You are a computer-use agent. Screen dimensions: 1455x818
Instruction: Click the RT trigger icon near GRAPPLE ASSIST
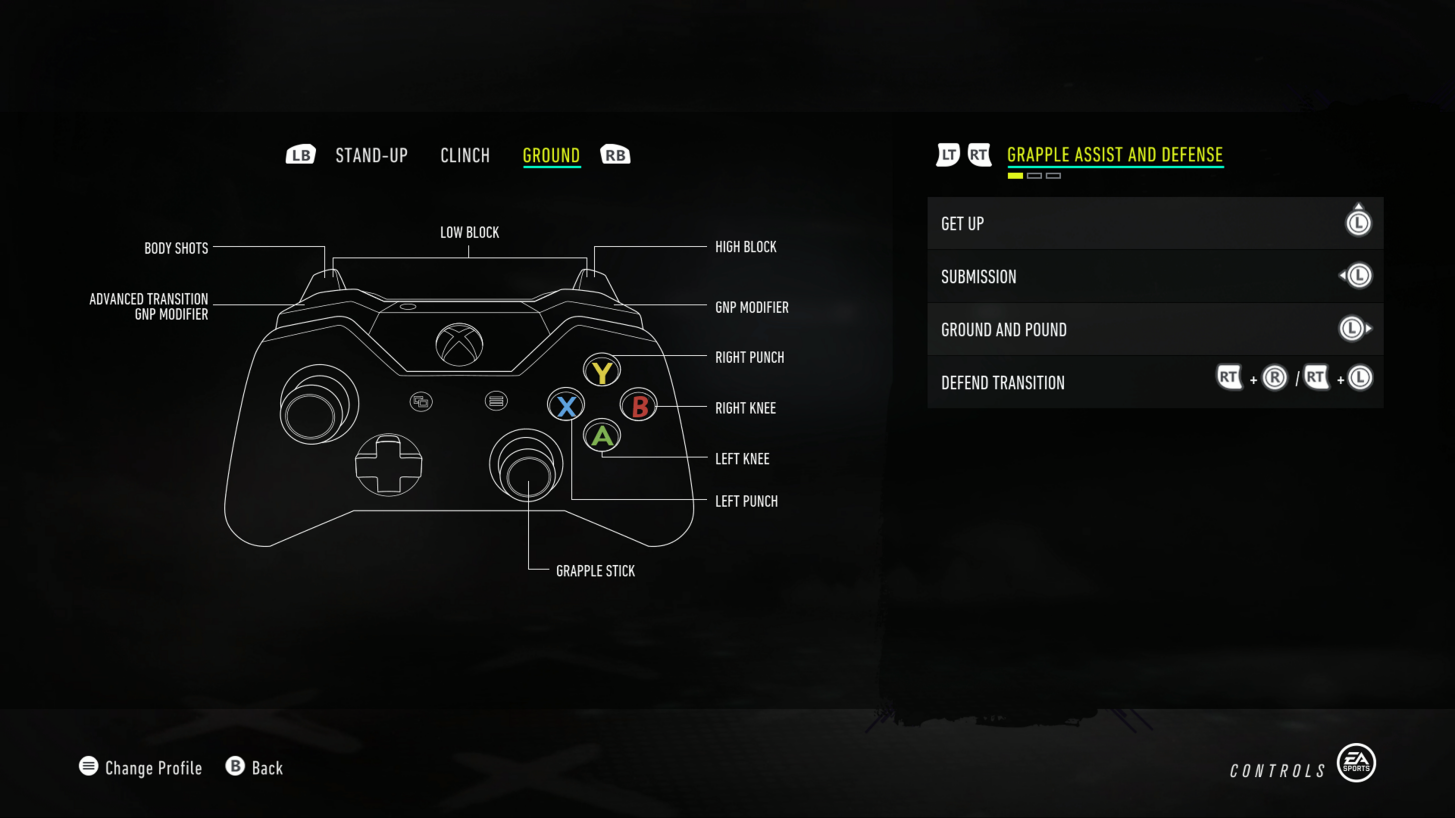coord(978,155)
